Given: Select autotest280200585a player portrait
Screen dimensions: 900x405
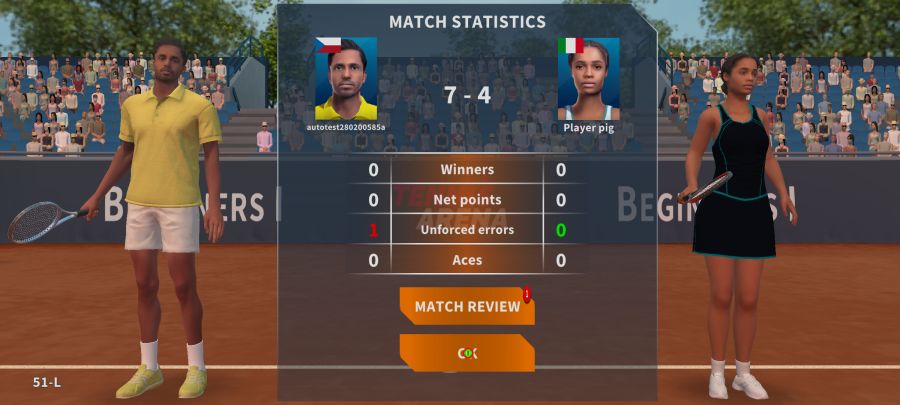Looking at the screenshot, I should pyautogui.click(x=346, y=79).
